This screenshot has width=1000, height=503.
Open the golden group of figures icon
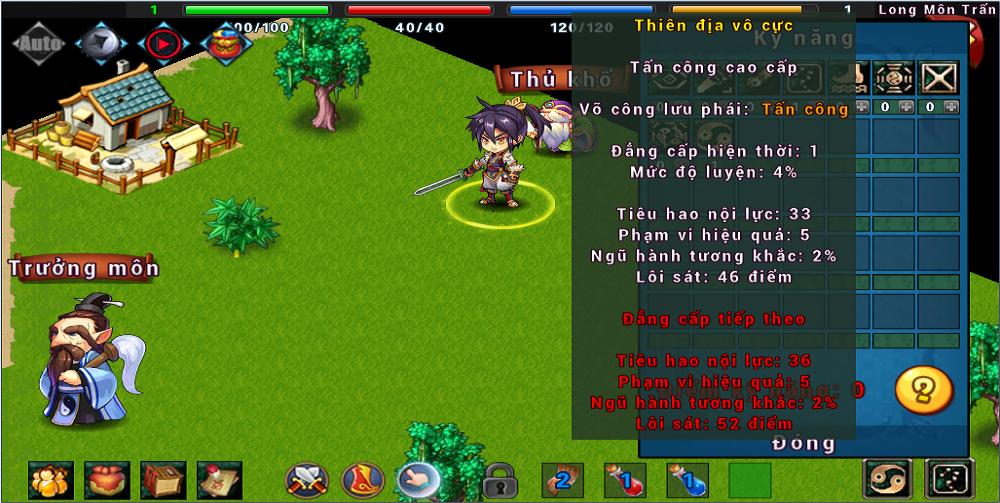[x=49, y=480]
